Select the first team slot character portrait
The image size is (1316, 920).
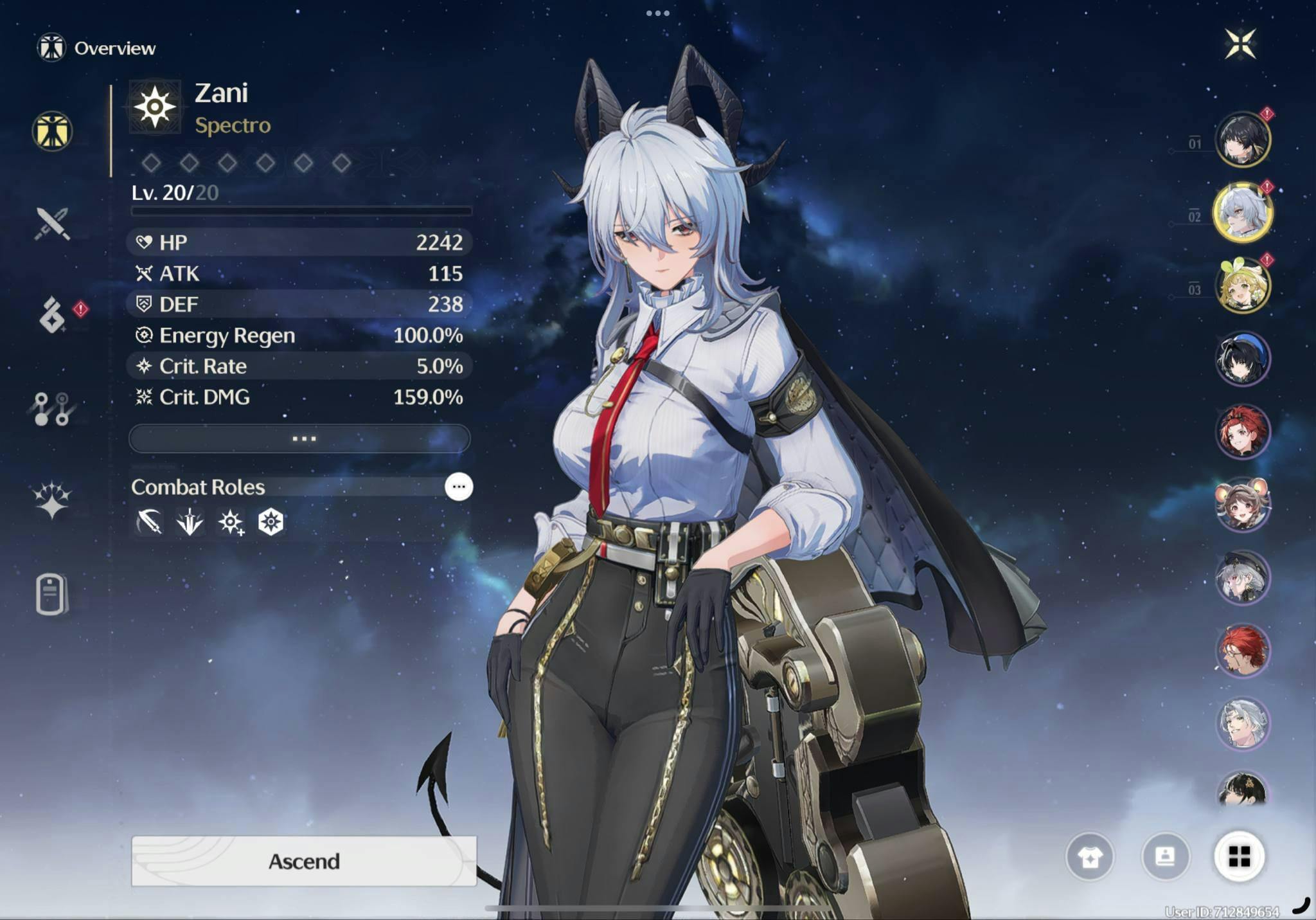[1242, 139]
